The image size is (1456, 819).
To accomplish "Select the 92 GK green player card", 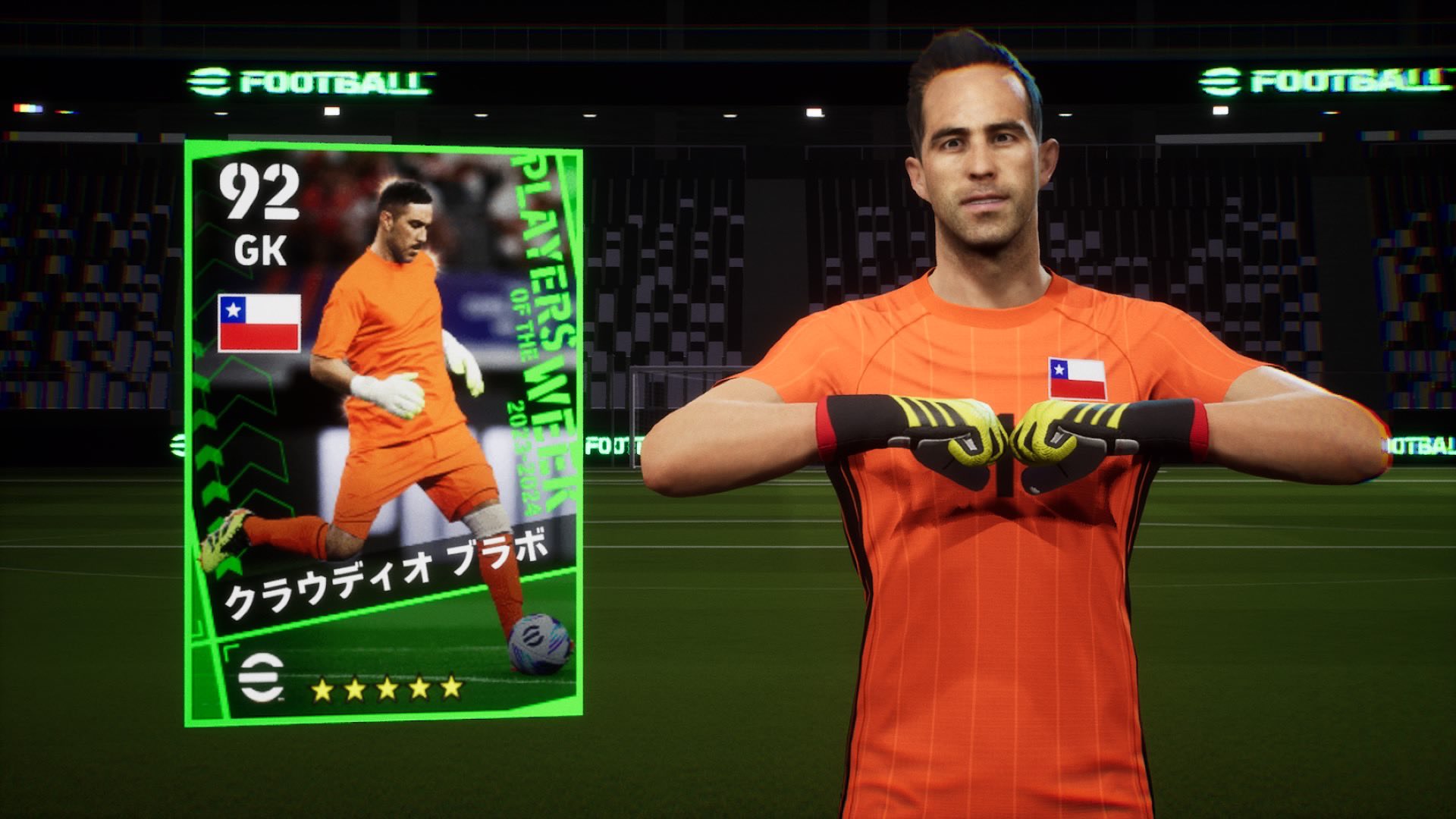I will click(x=384, y=432).
